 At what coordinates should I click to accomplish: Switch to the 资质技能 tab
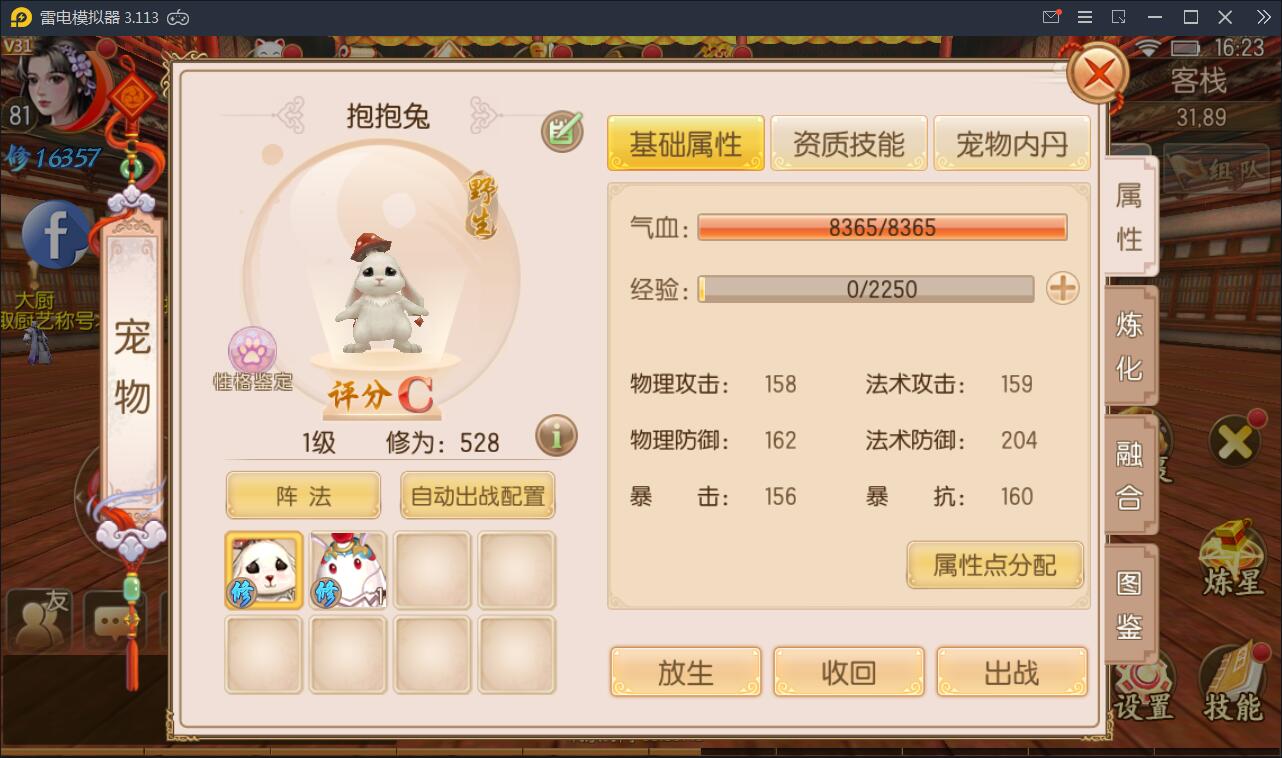[848, 142]
